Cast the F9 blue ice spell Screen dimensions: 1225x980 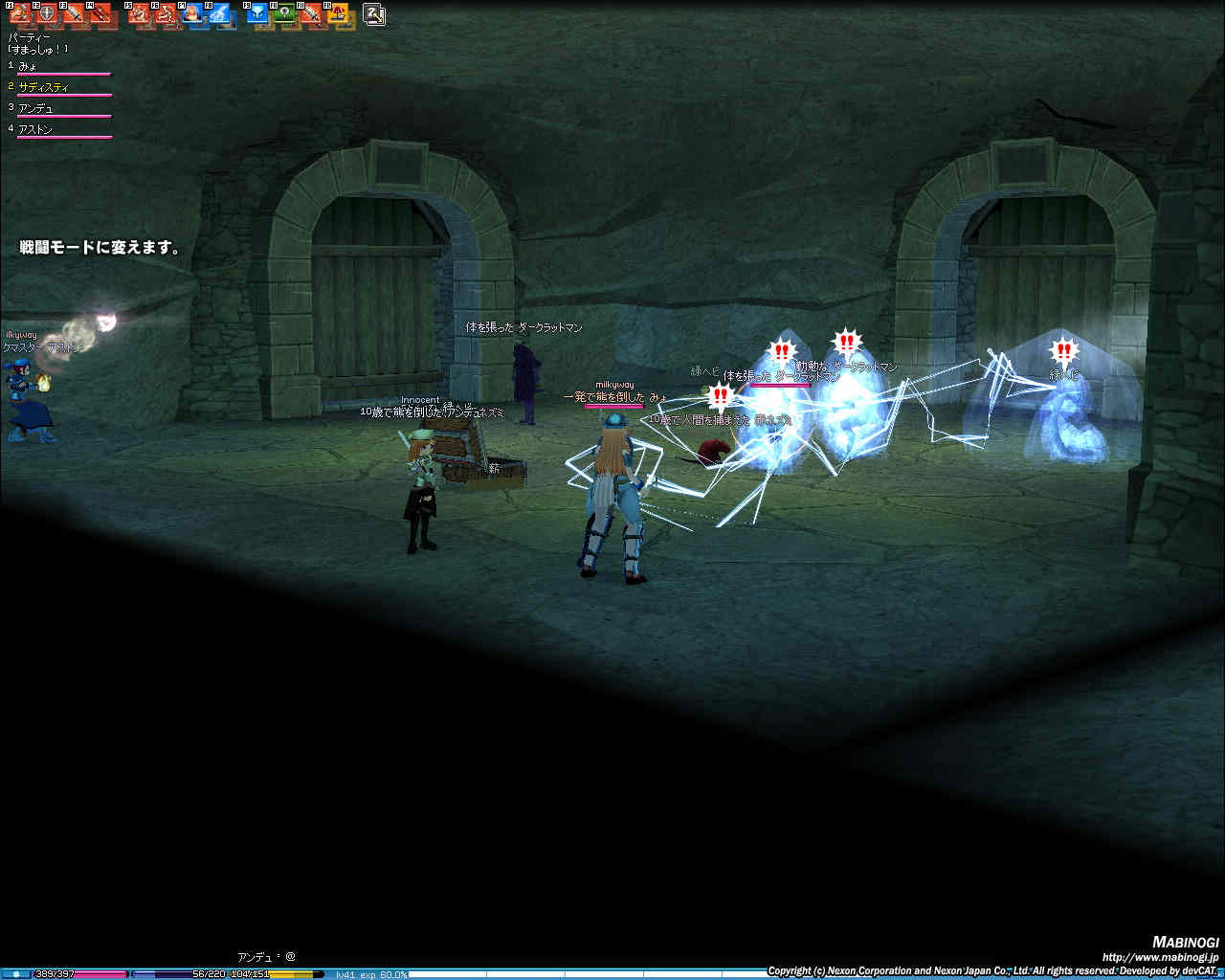[x=257, y=14]
